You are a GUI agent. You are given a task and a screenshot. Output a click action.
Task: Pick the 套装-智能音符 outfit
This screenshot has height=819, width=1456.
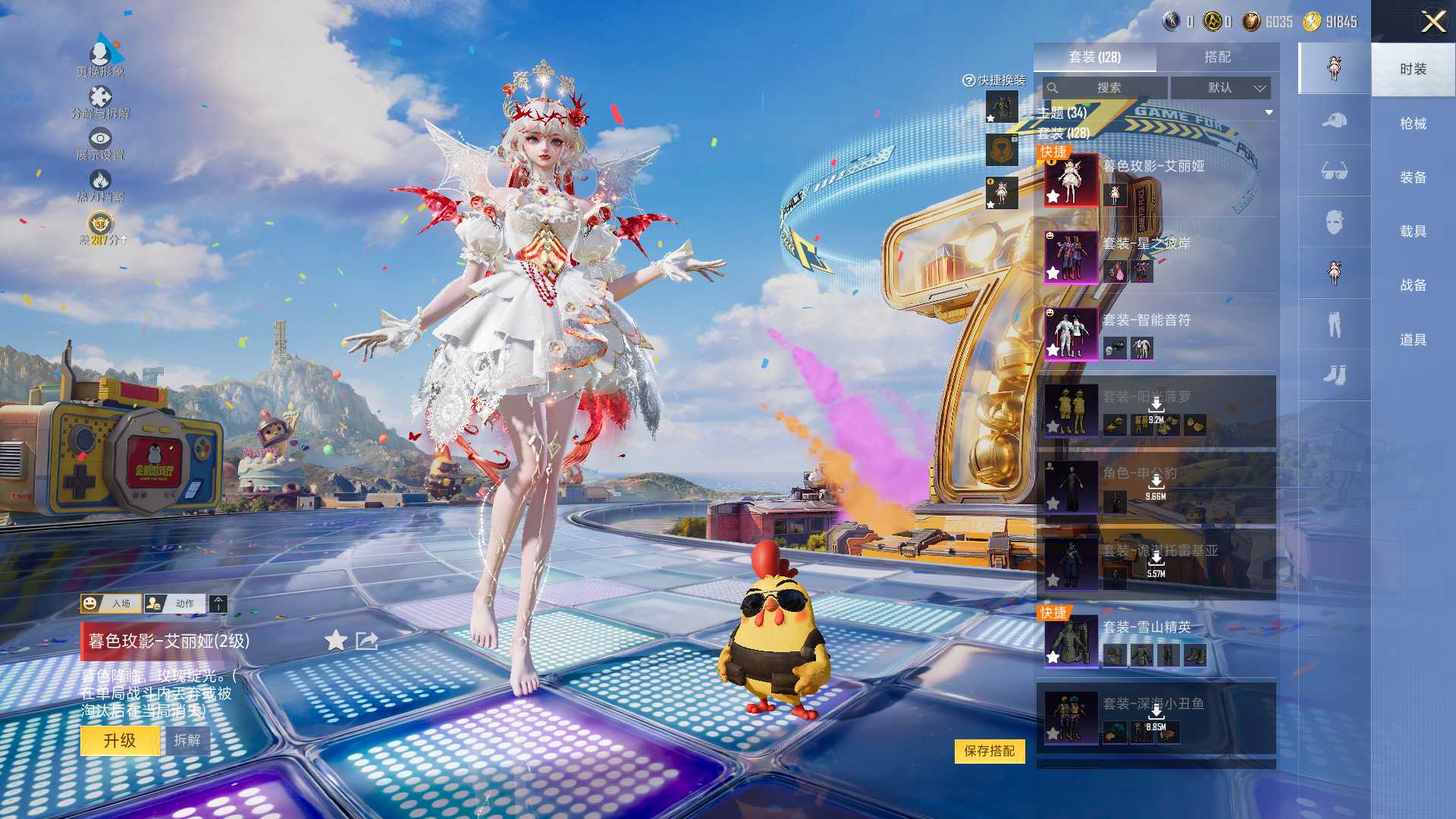tap(1156, 334)
